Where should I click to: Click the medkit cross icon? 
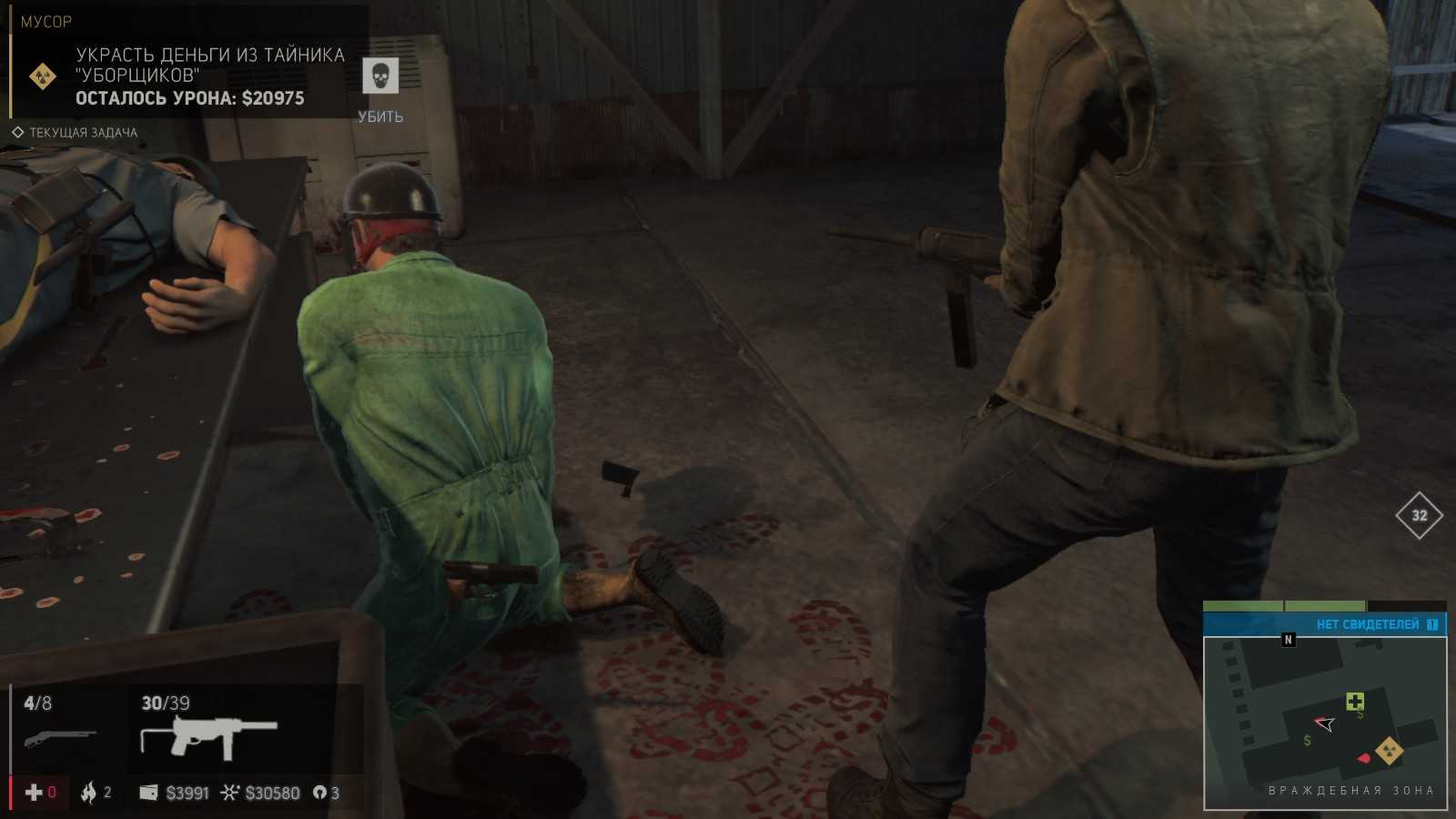[34, 793]
